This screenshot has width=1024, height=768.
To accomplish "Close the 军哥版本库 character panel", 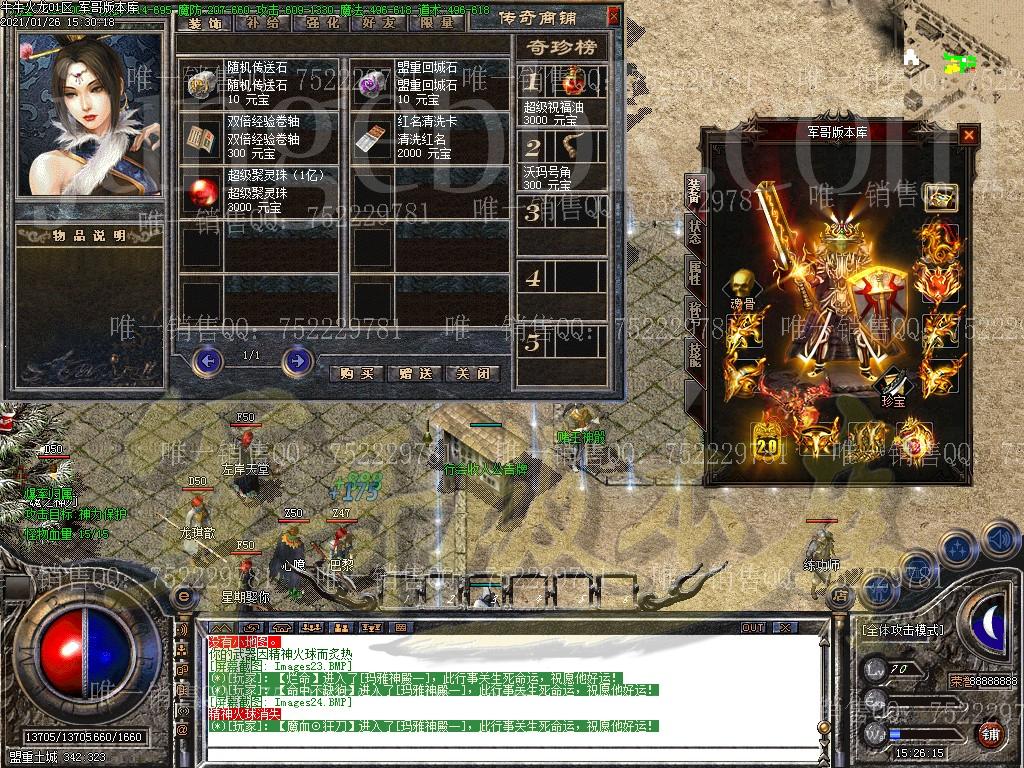I will tap(968, 135).
